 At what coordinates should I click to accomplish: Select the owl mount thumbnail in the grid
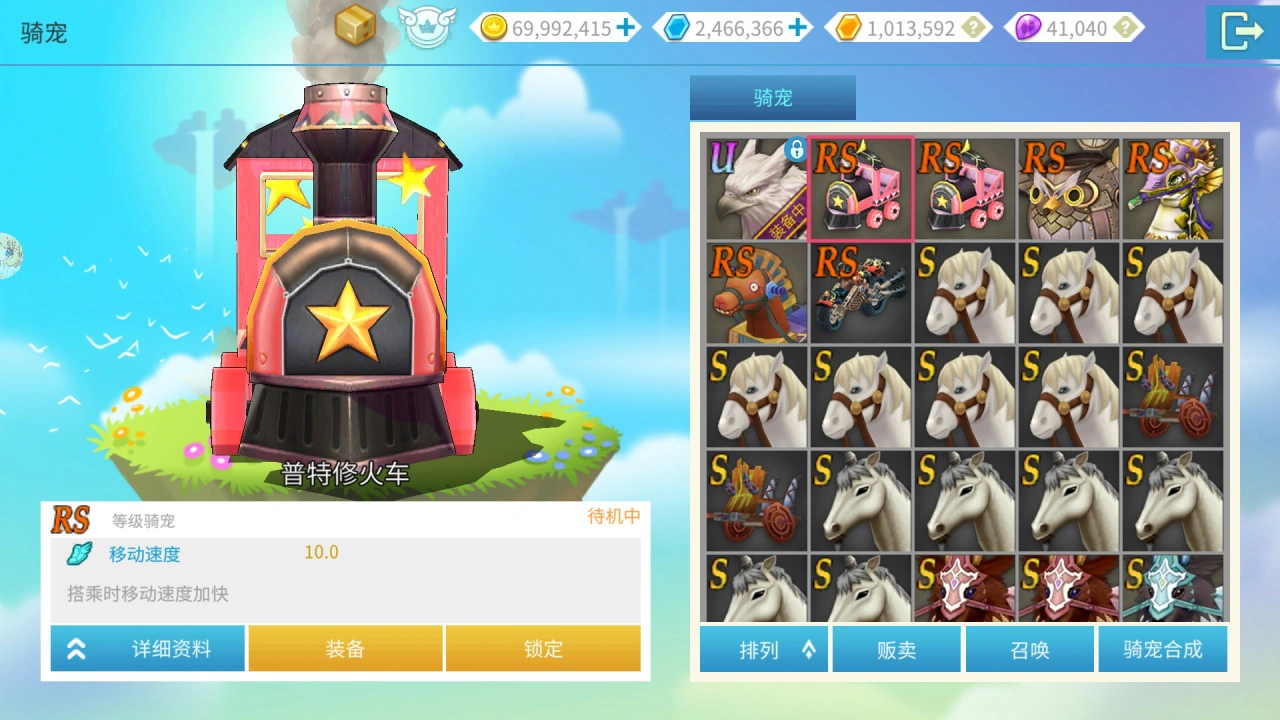coord(1069,189)
